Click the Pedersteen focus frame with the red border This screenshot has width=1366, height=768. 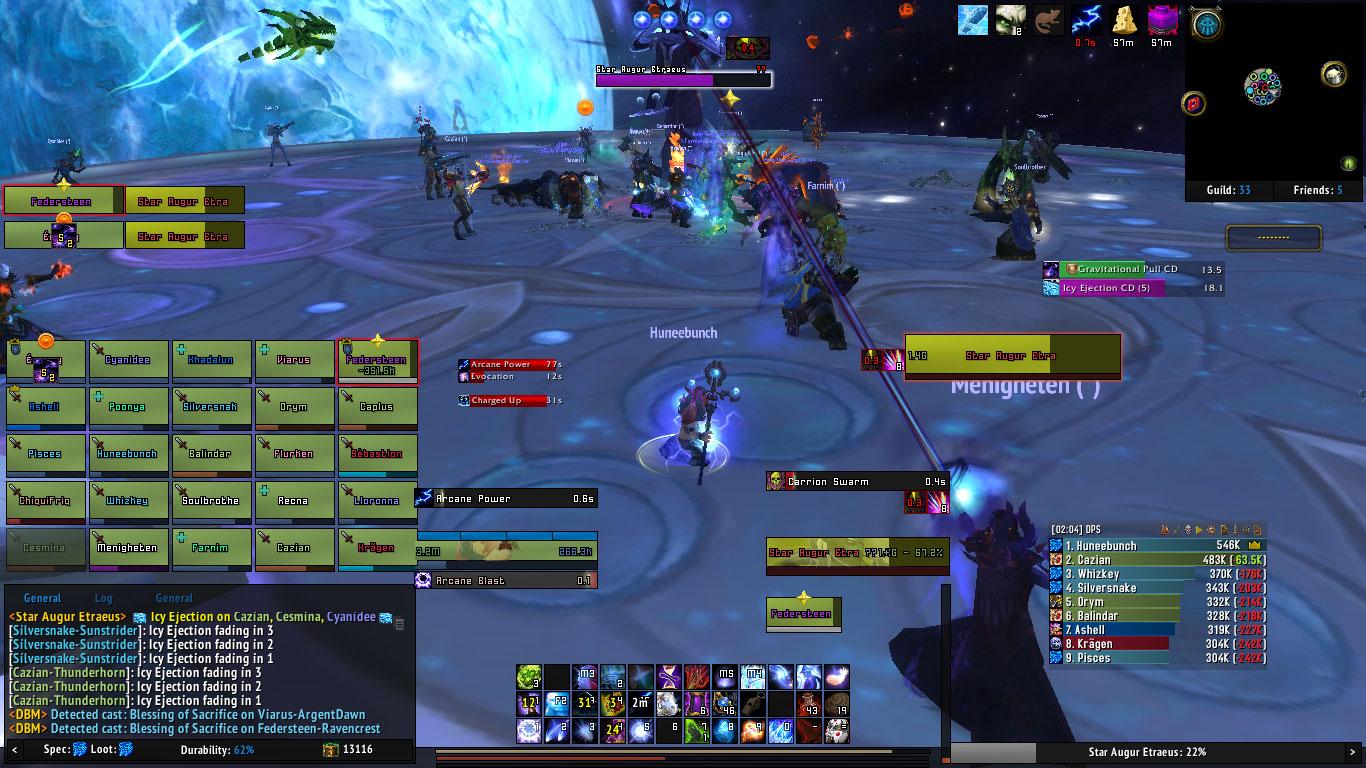pos(63,201)
